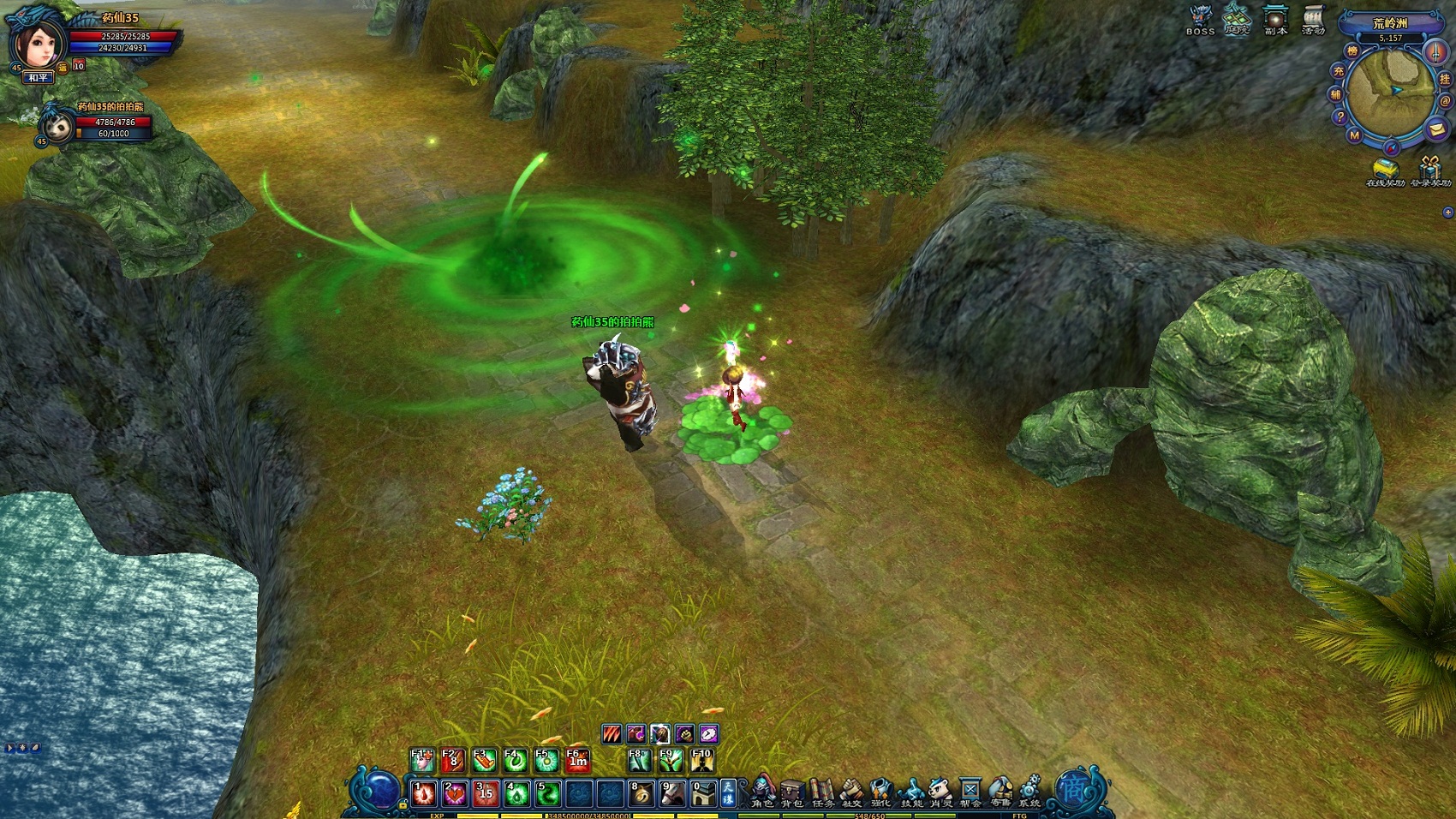Claim the 在线奖励 online reward chest
Image resolution: width=1456 pixels, height=819 pixels.
1384,170
